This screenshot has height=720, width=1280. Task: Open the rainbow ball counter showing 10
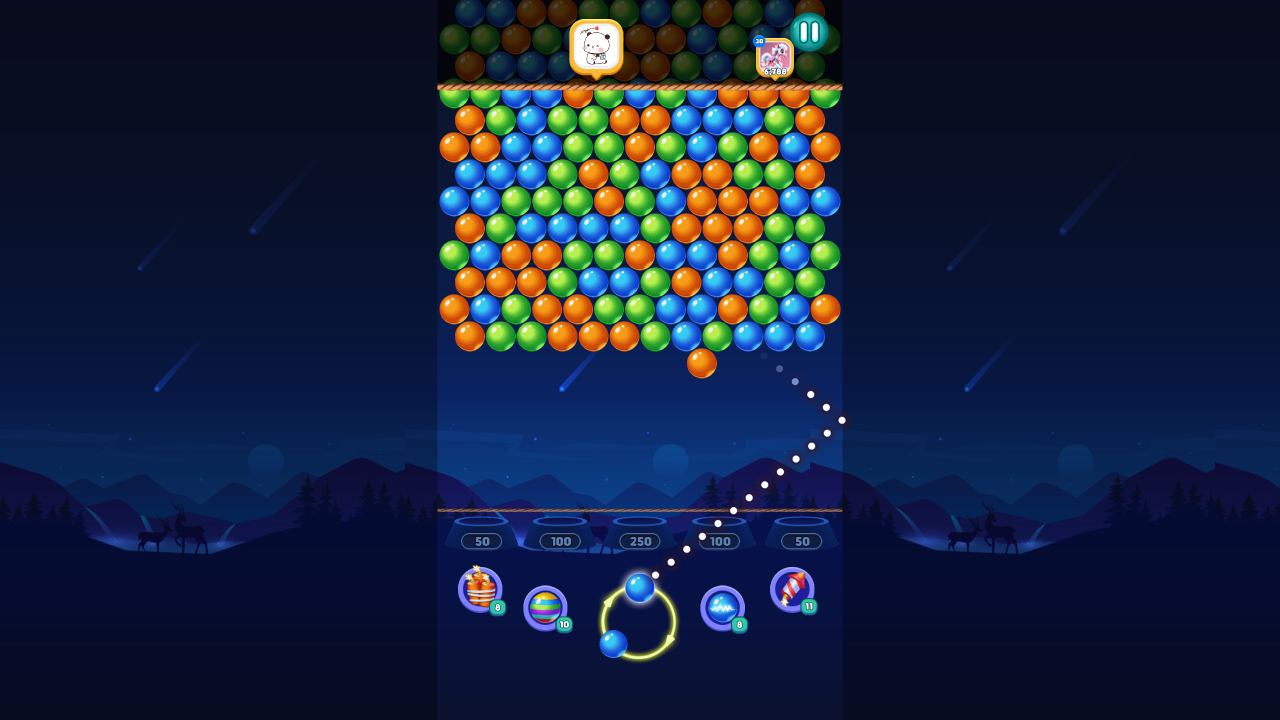click(562, 626)
